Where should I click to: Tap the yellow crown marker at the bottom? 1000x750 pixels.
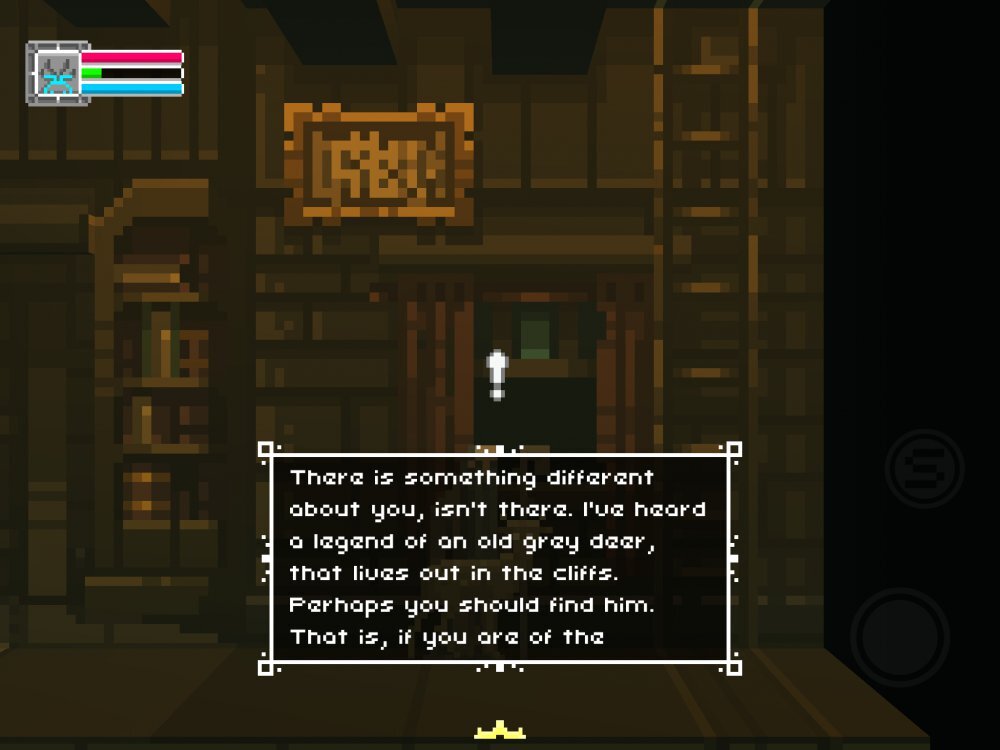click(x=501, y=733)
